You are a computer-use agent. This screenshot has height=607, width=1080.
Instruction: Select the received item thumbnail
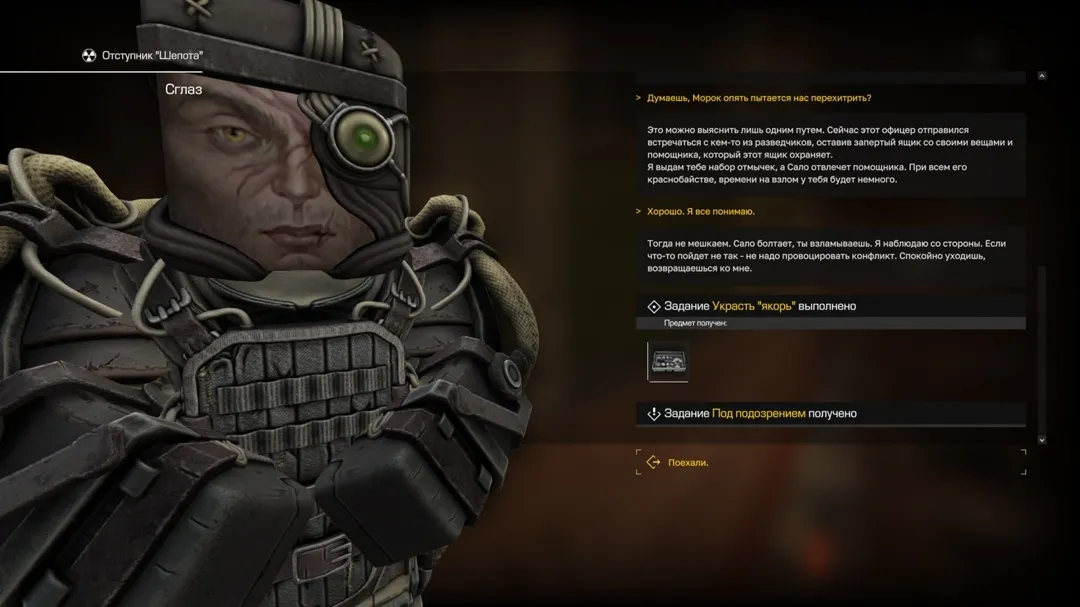point(668,361)
